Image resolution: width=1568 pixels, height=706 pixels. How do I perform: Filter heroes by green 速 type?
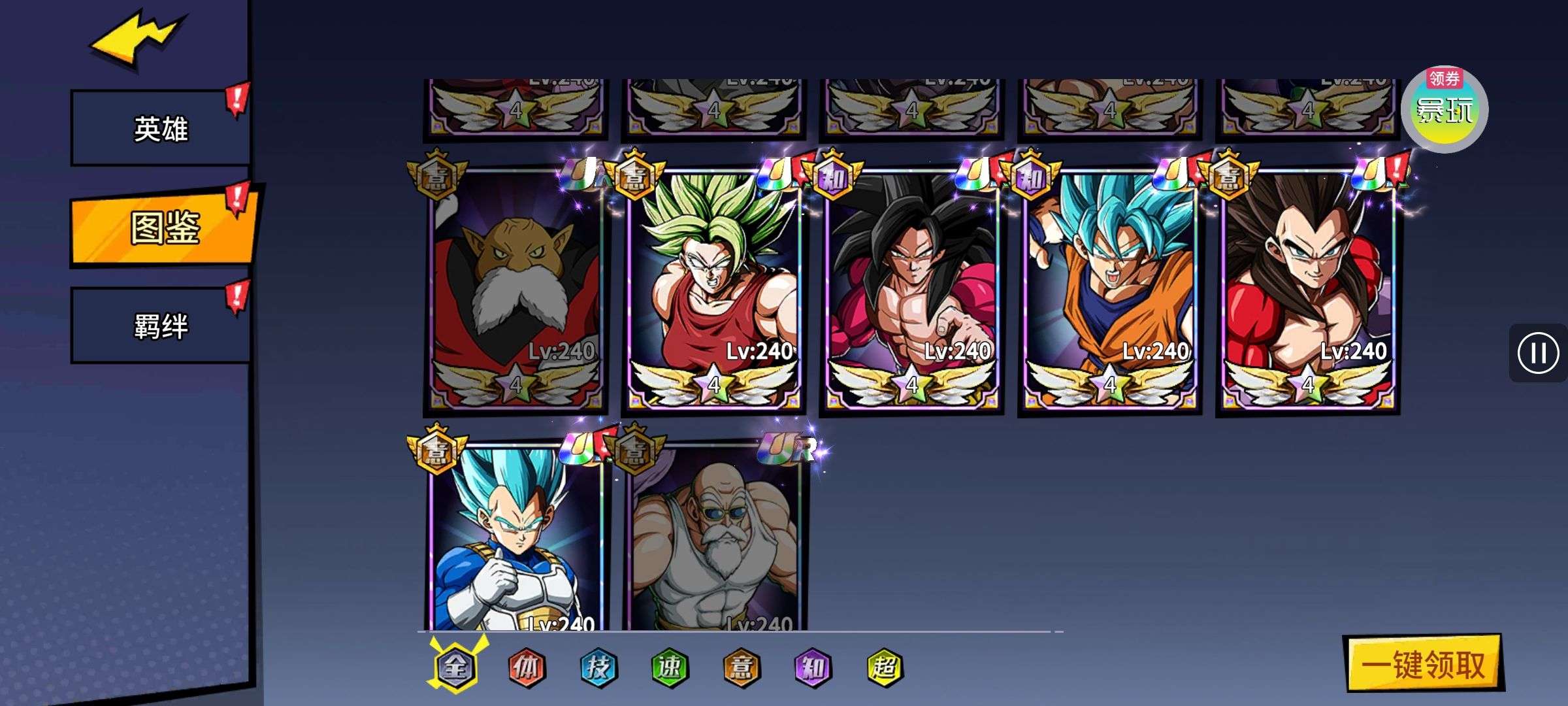[670, 667]
